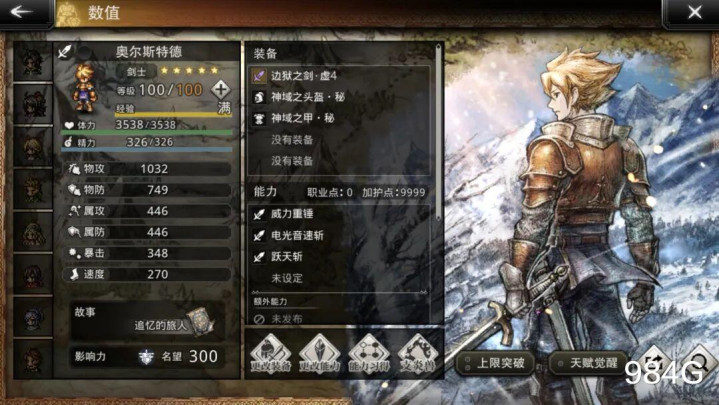Close the 数值 screen with X
The width and height of the screenshot is (719, 405).
tap(694, 13)
